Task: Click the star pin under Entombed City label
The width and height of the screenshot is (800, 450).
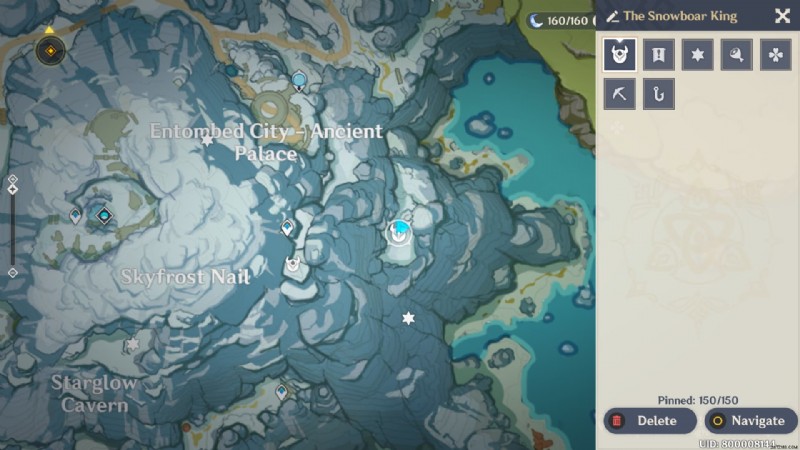Action: tap(208, 141)
